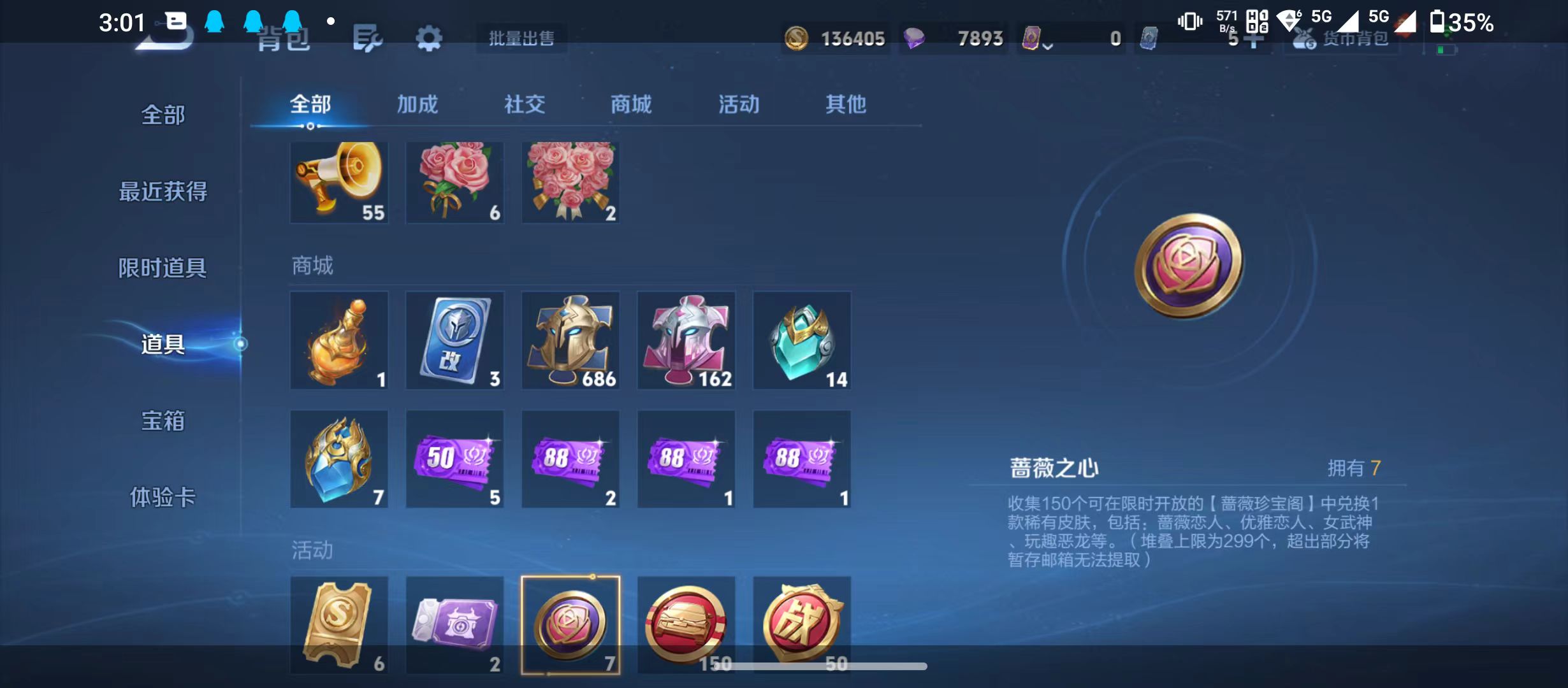Select the highlighted 蔷薇之心 rose coin
The height and width of the screenshot is (688, 1568).
(x=570, y=624)
